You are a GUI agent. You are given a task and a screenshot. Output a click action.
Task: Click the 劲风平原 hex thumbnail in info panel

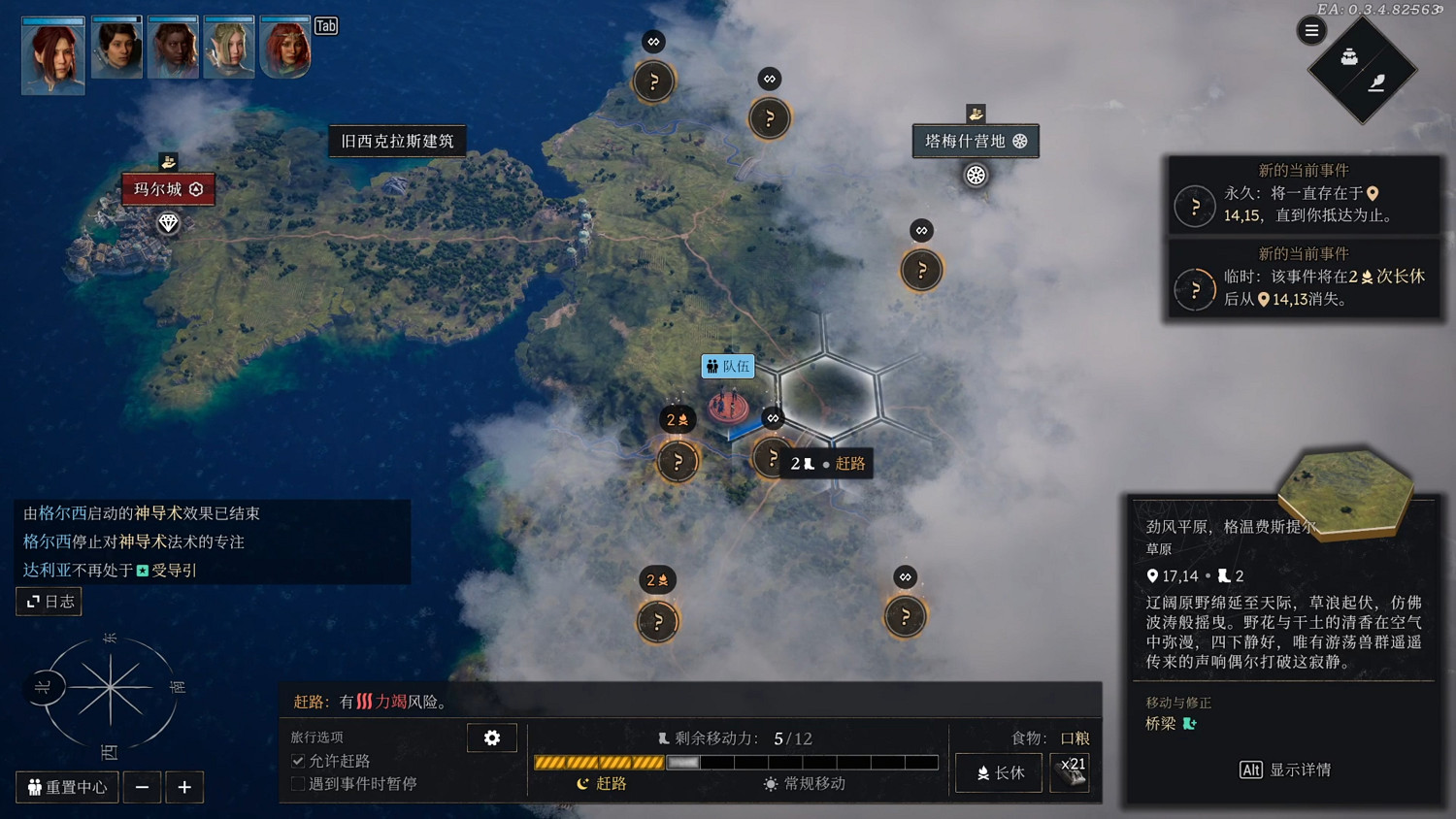[1343, 493]
